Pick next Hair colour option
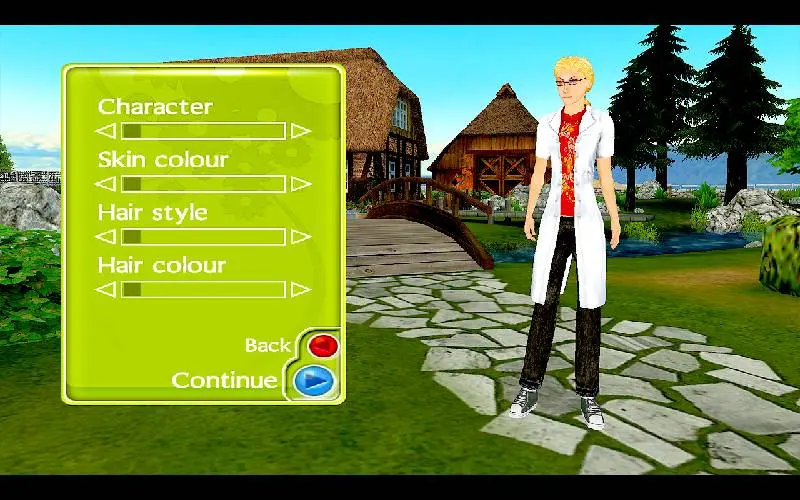 tap(300, 290)
